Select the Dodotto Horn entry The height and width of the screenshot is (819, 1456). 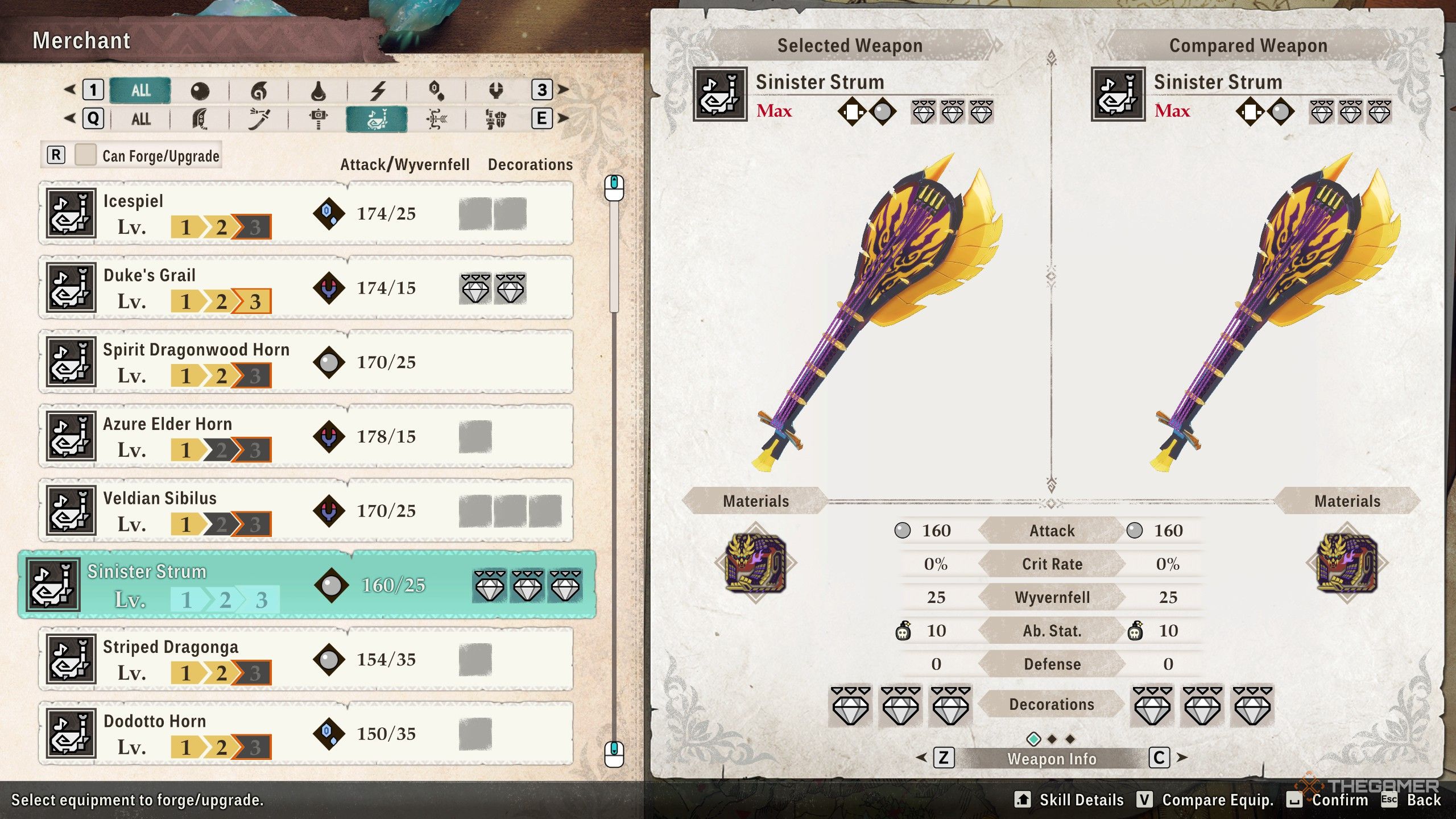coord(305,734)
